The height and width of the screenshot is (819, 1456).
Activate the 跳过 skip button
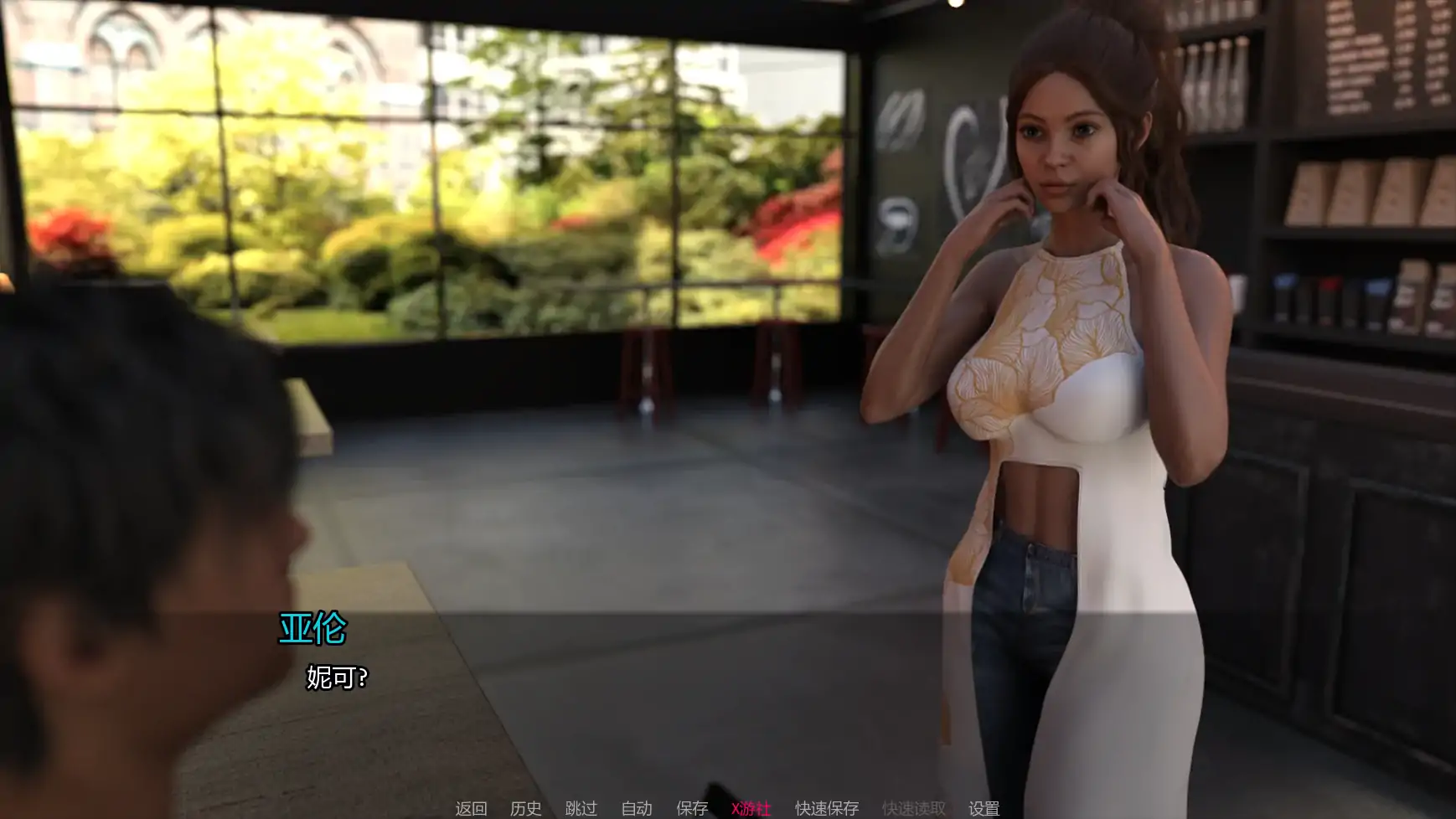click(581, 808)
